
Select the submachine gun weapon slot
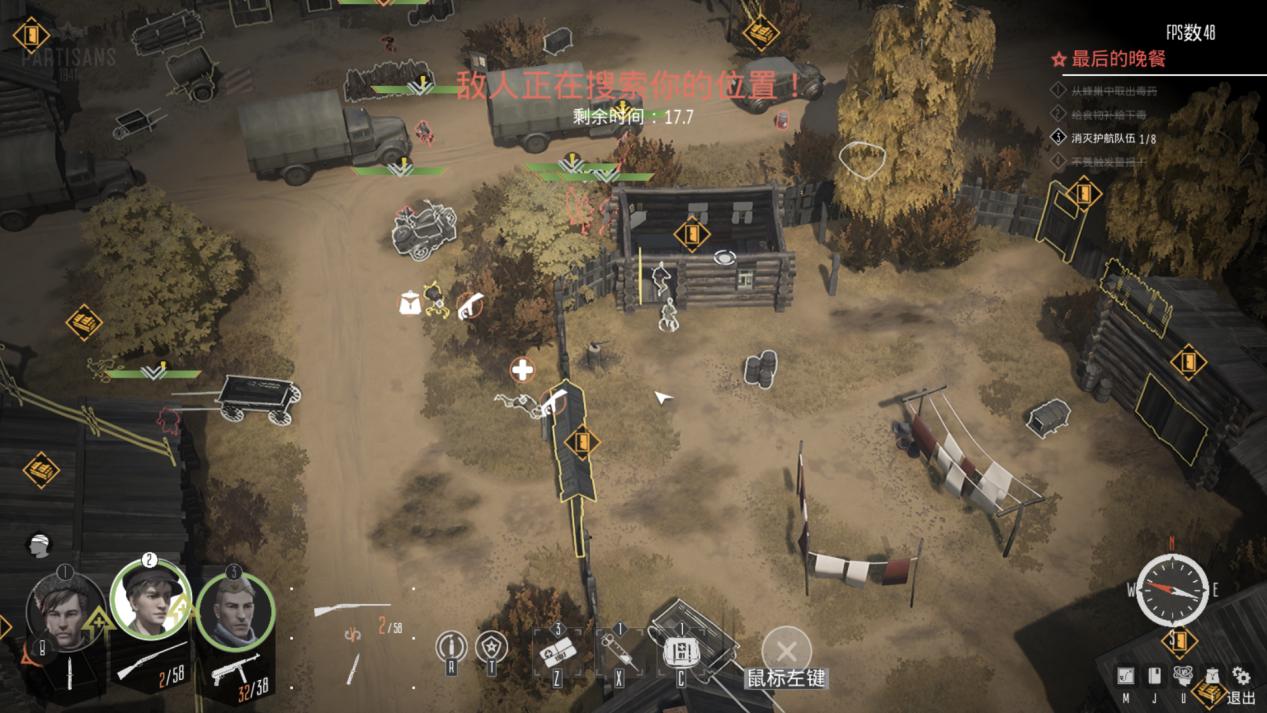(236, 668)
